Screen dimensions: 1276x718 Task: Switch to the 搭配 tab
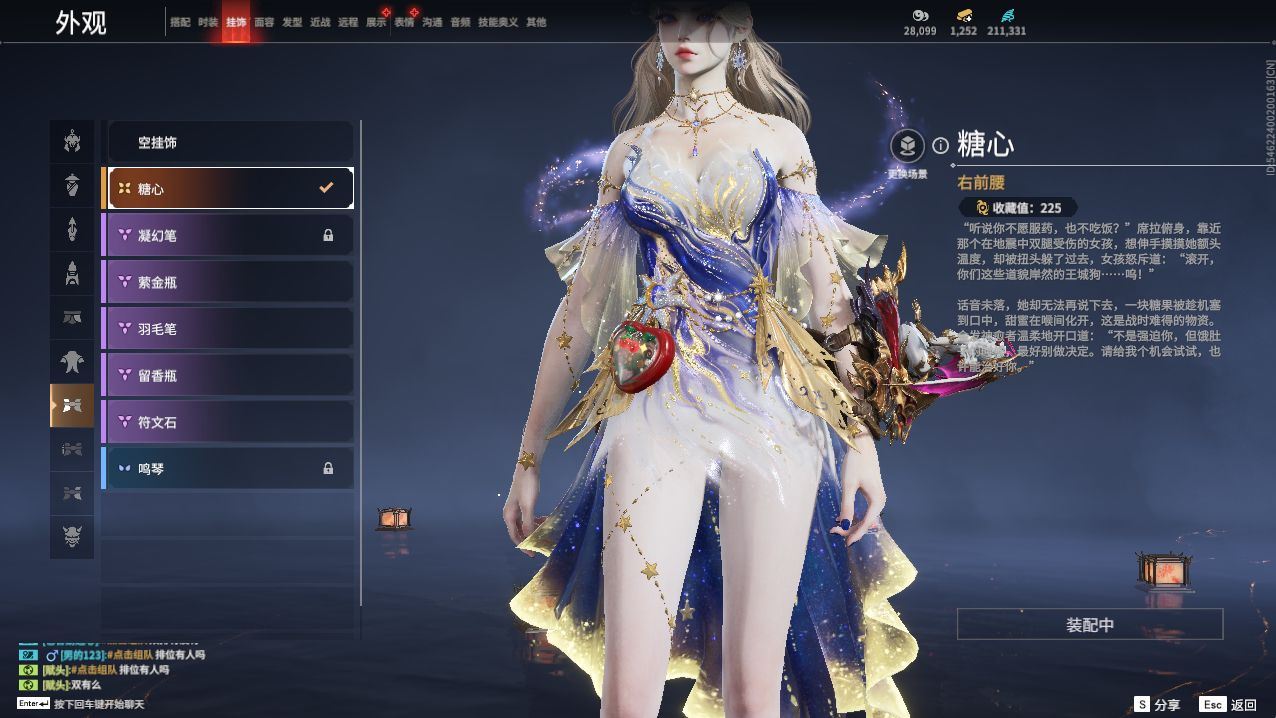(x=180, y=22)
